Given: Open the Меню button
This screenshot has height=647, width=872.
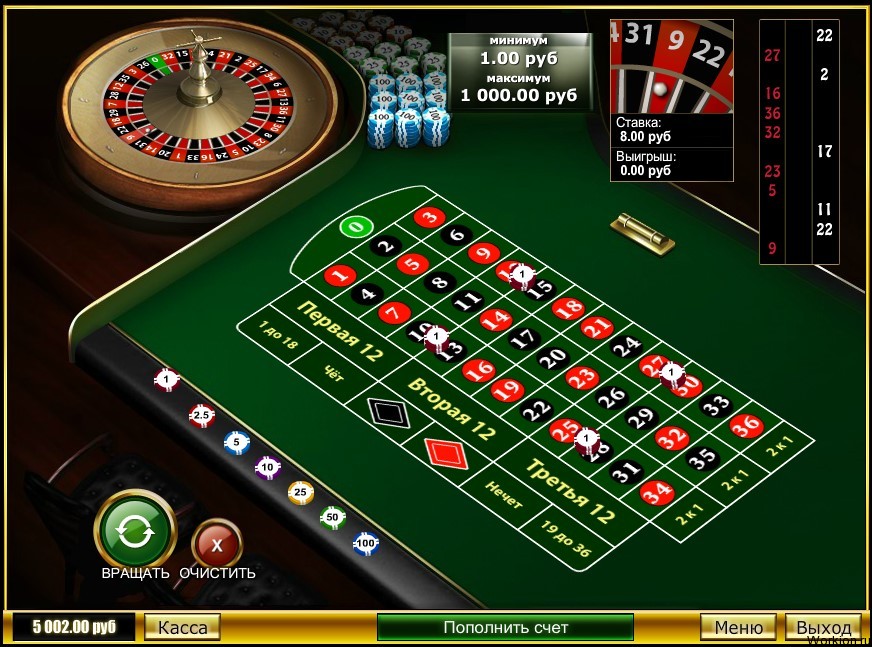Looking at the screenshot, I should pos(738,627).
